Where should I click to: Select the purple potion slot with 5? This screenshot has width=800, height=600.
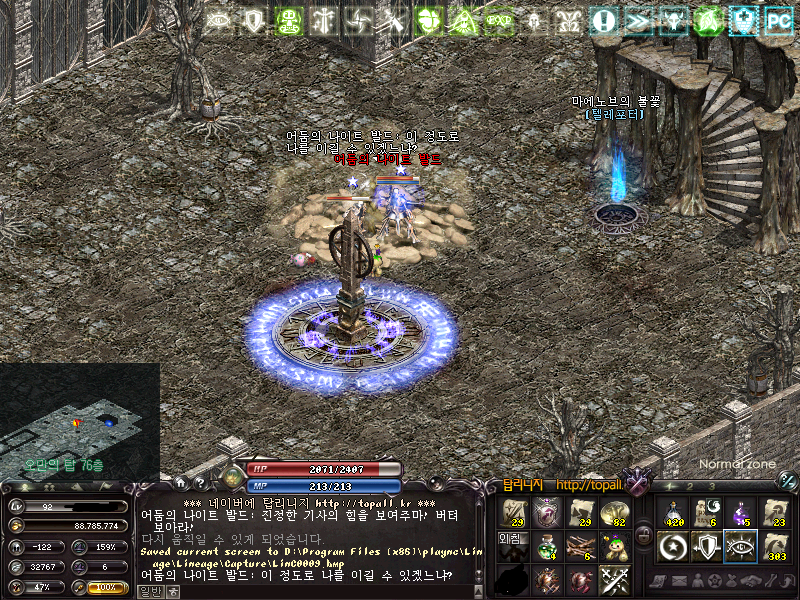(740, 513)
